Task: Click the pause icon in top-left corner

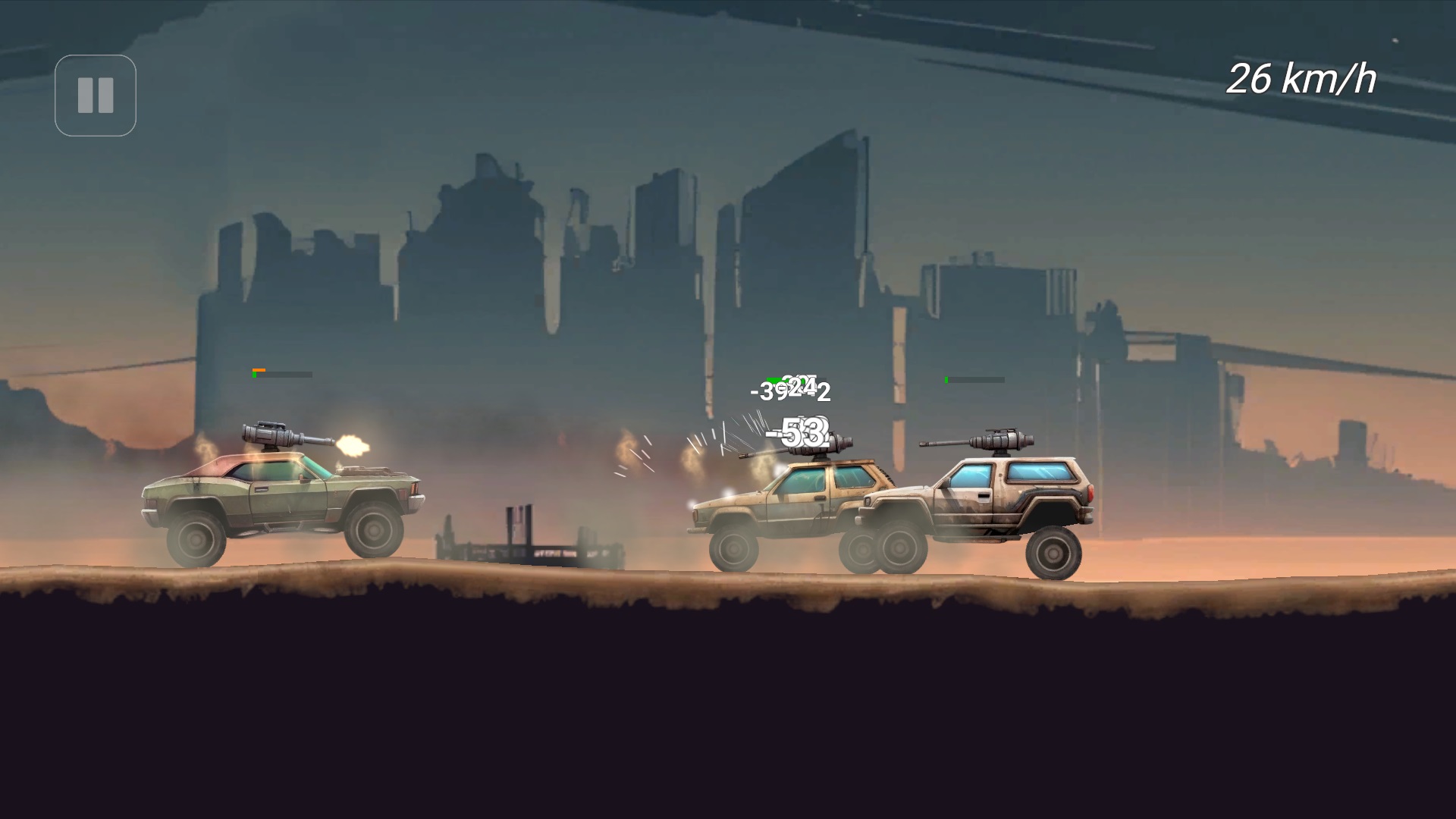Action: tap(95, 96)
